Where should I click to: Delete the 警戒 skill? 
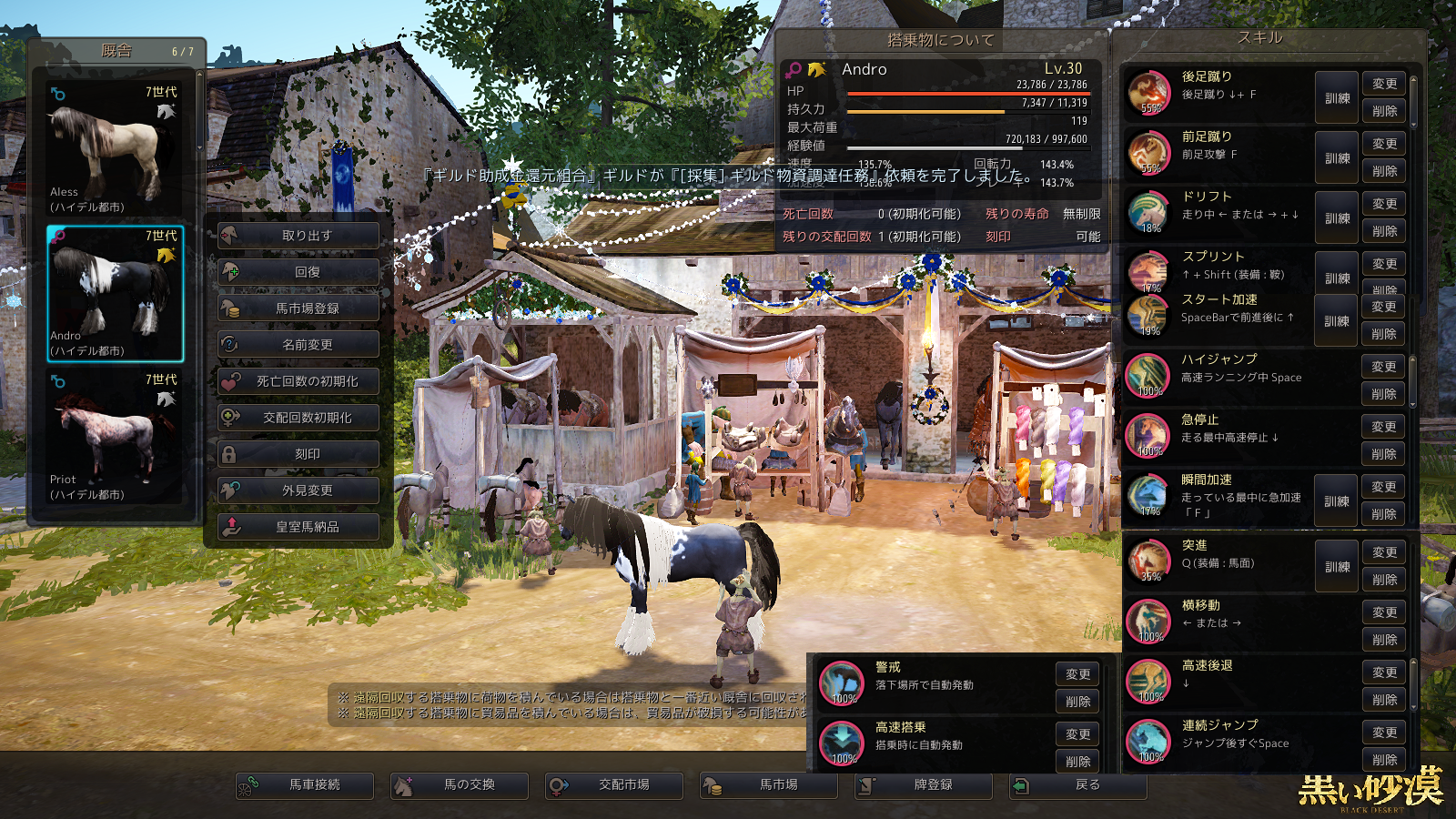click(x=1077, y=702)
